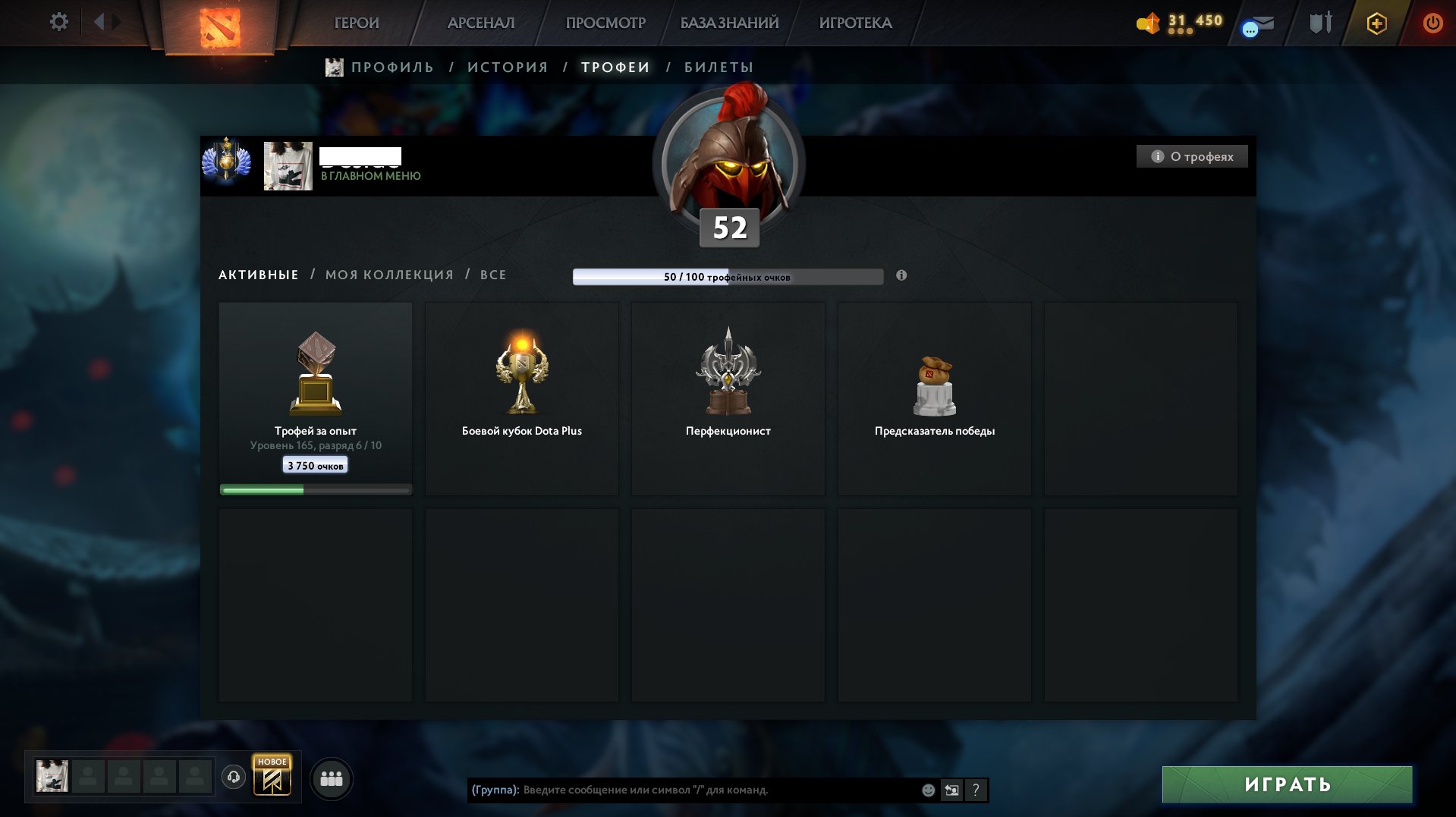Open the БИЛЕТЫ tab
This screenshot has height=817, width=1456.
click(x=719, y=68)
